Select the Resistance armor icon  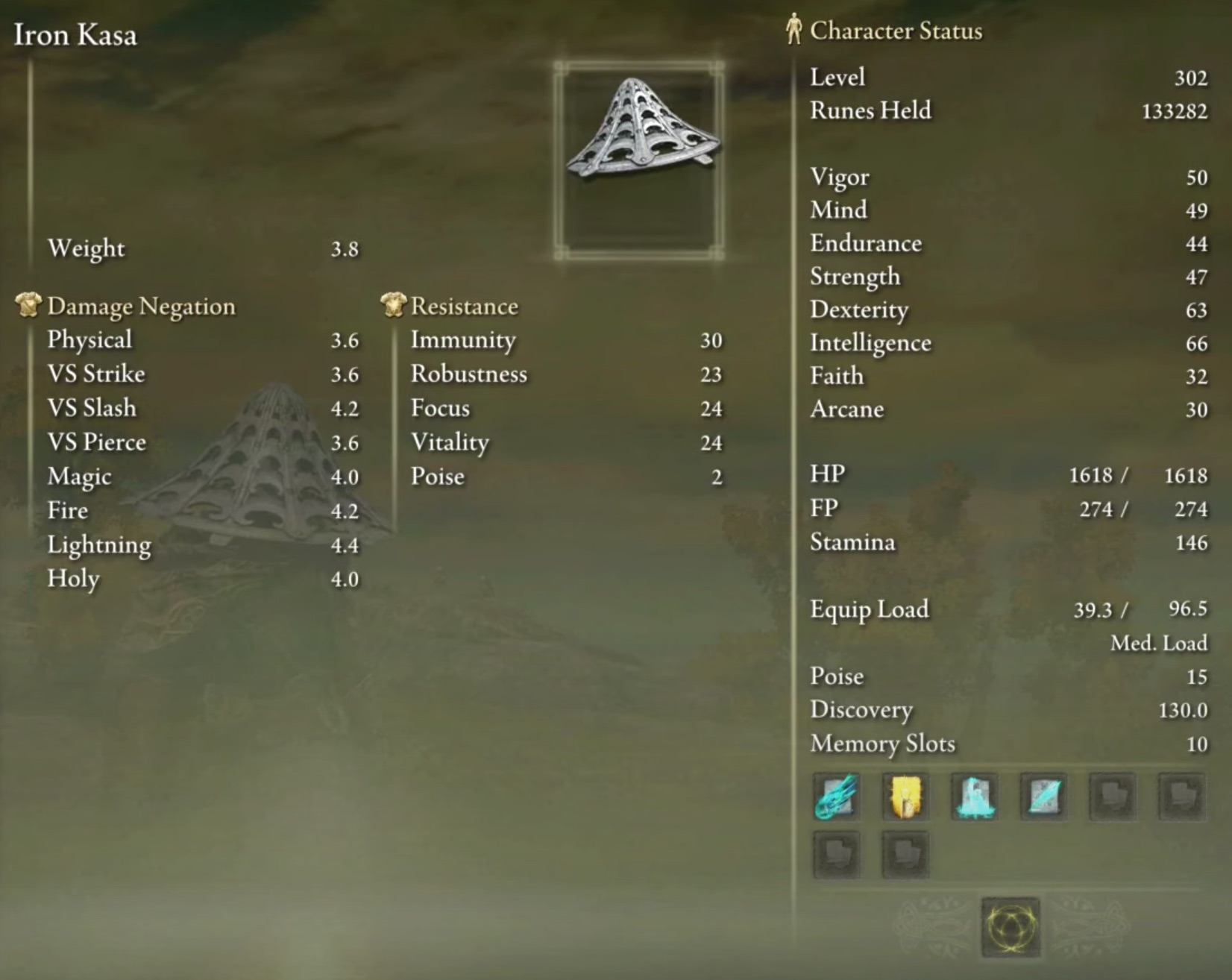391,304
